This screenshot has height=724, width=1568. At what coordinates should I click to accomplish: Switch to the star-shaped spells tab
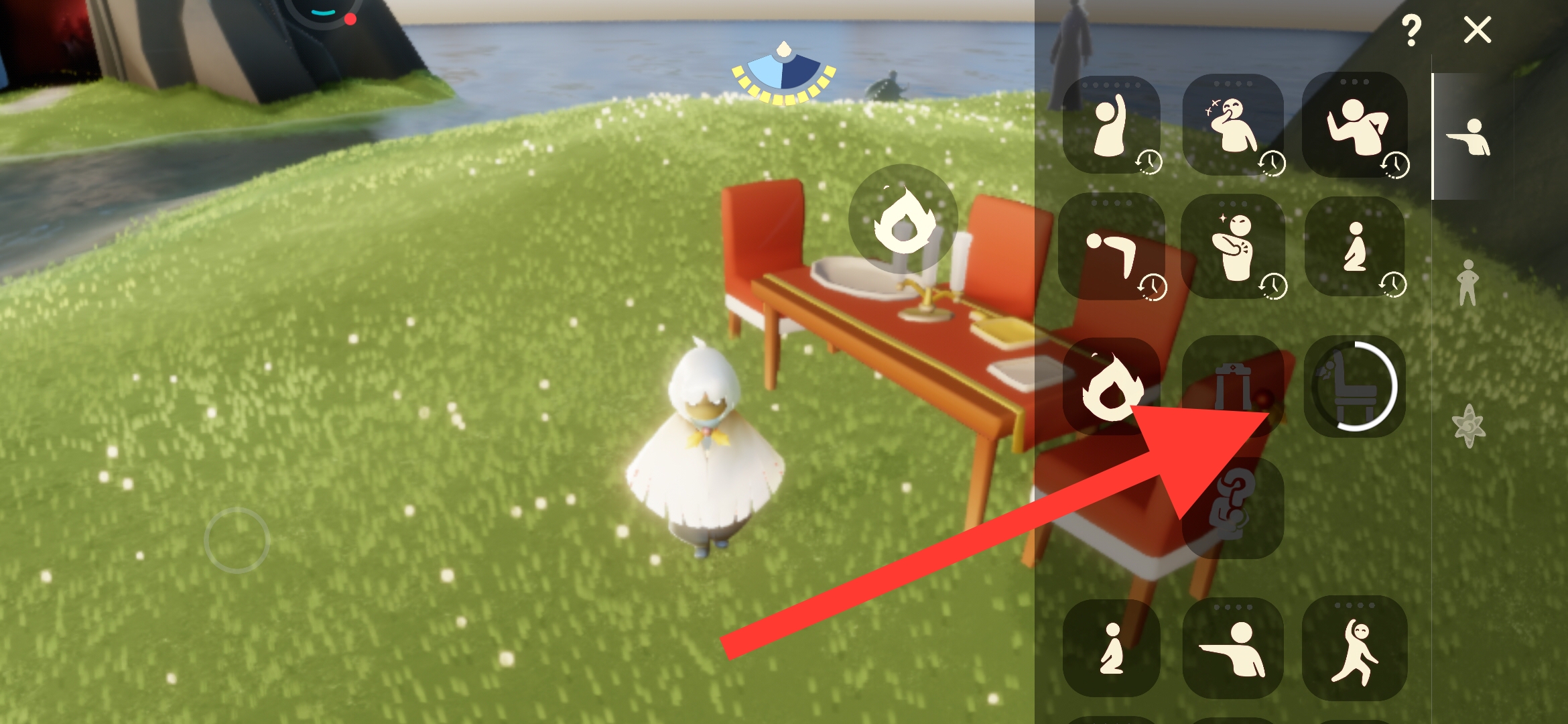(1469, 426)
